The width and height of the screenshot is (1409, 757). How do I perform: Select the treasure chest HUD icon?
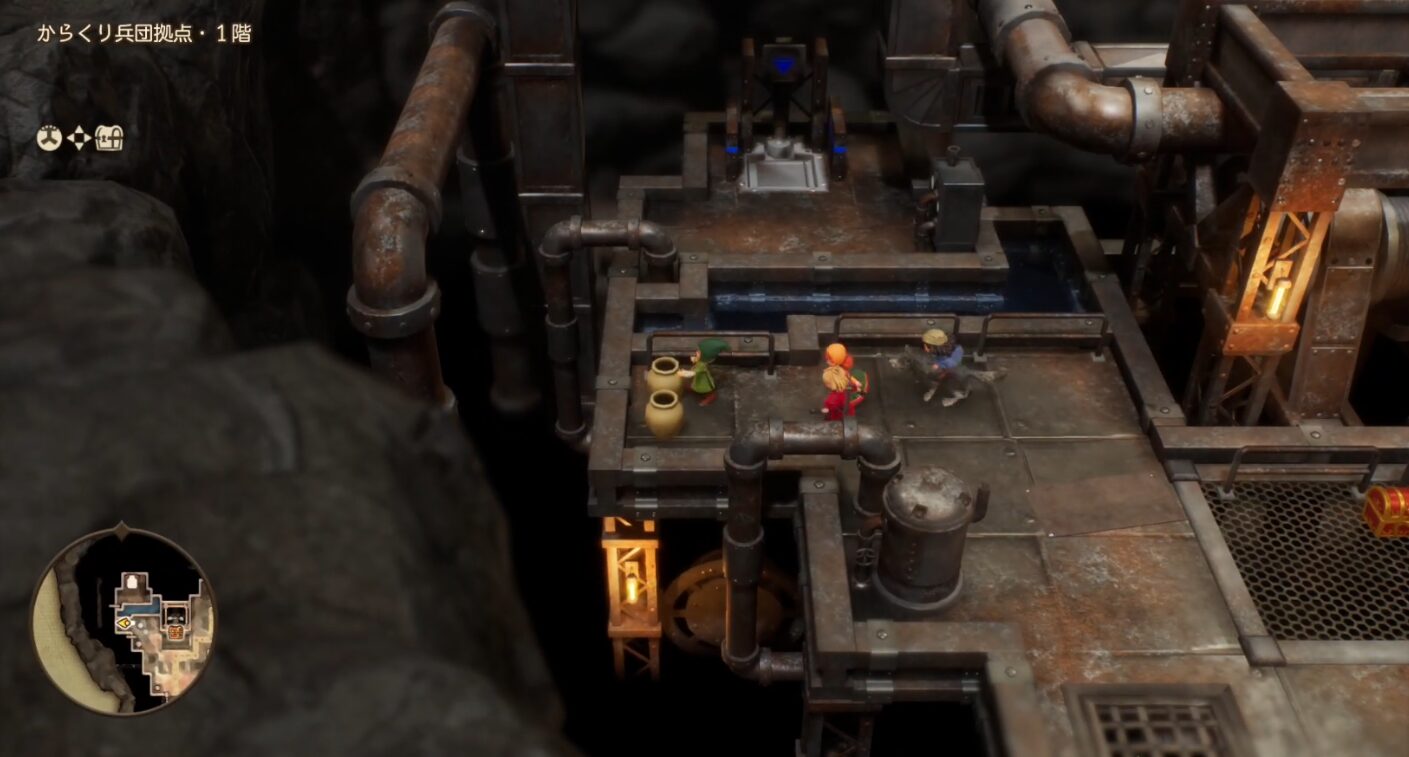pos(109,139)
